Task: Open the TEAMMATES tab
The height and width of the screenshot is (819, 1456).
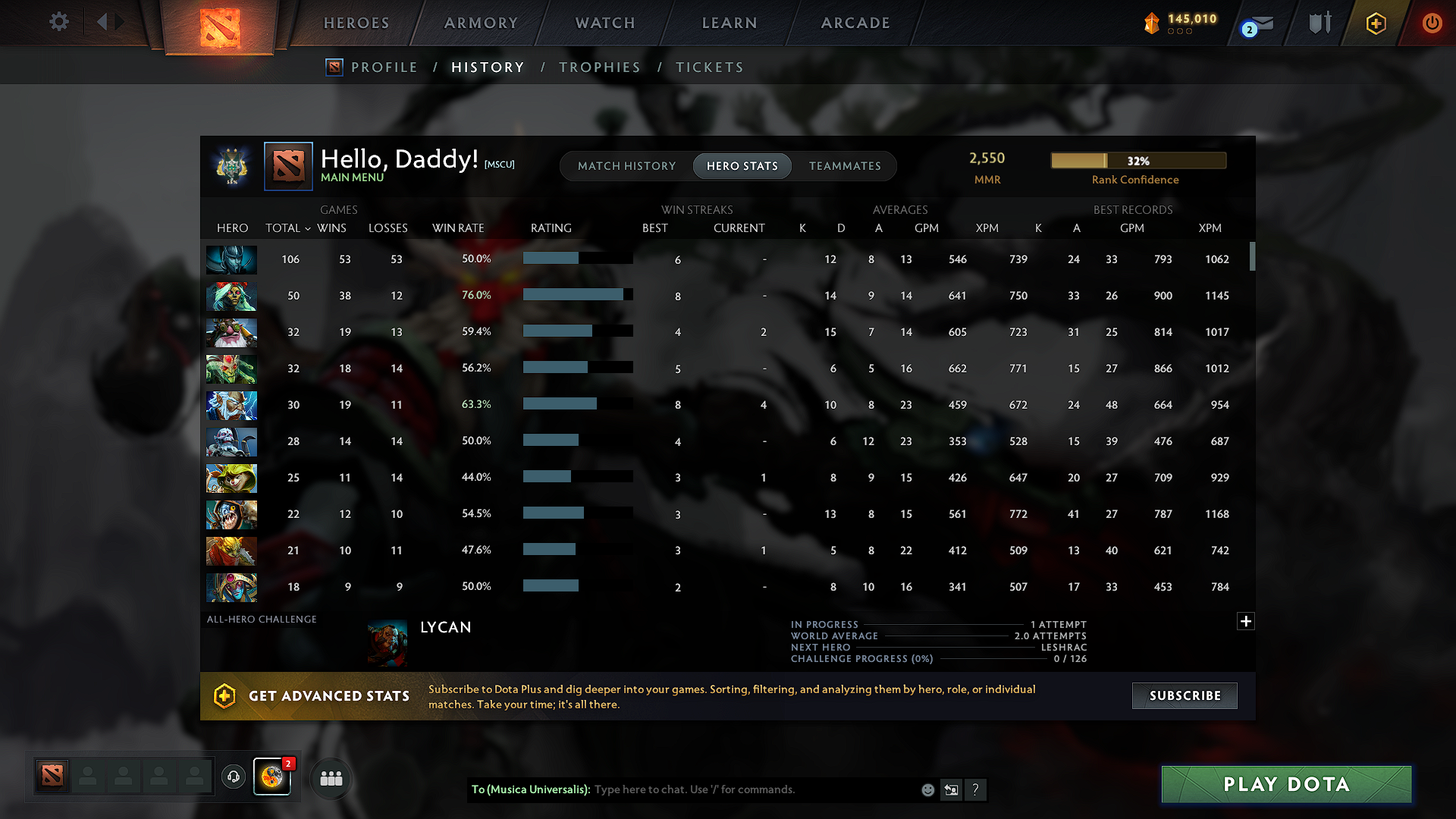Action: coord(845,165)
